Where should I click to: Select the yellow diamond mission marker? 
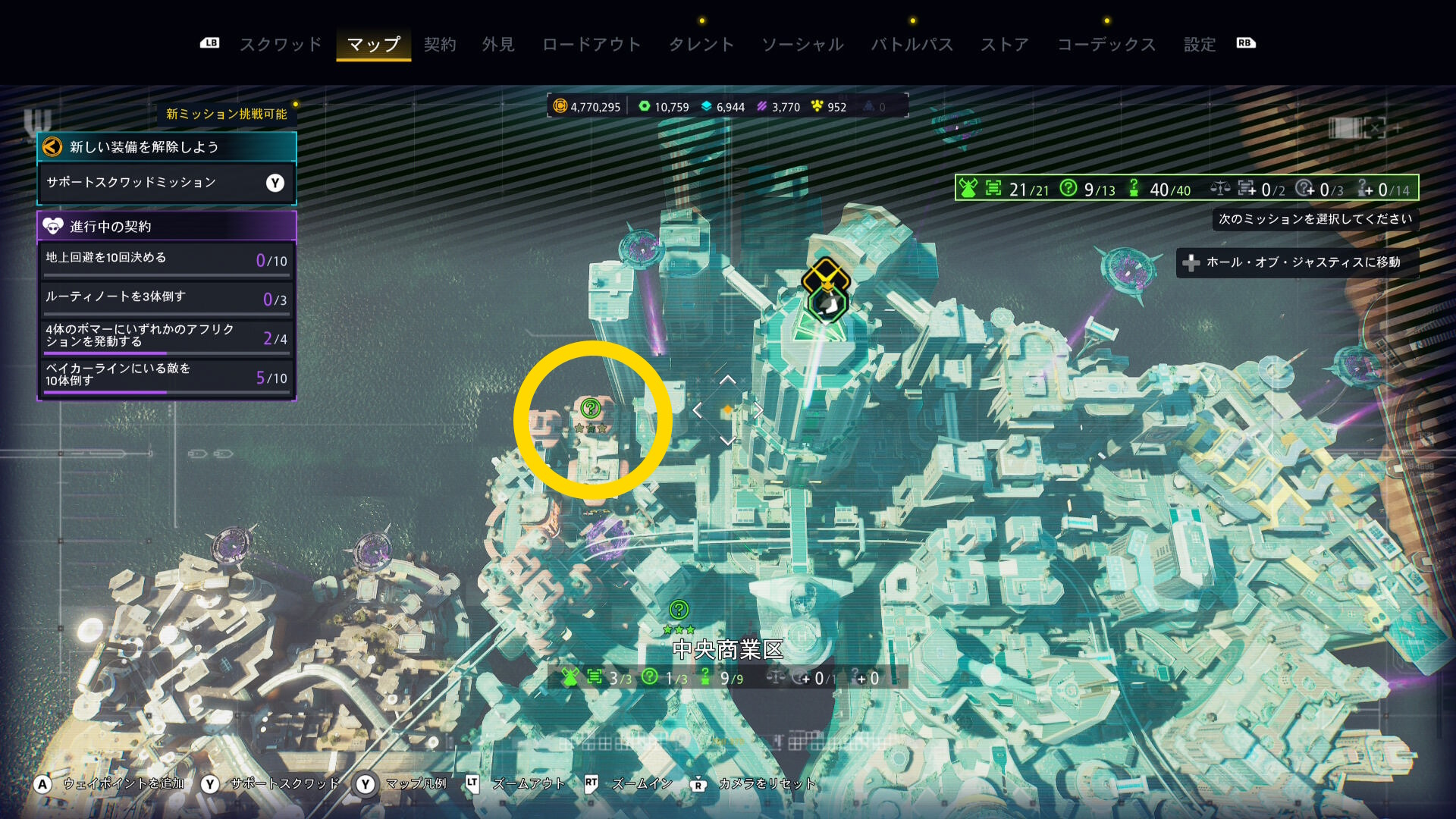click(x=826, y=277)
